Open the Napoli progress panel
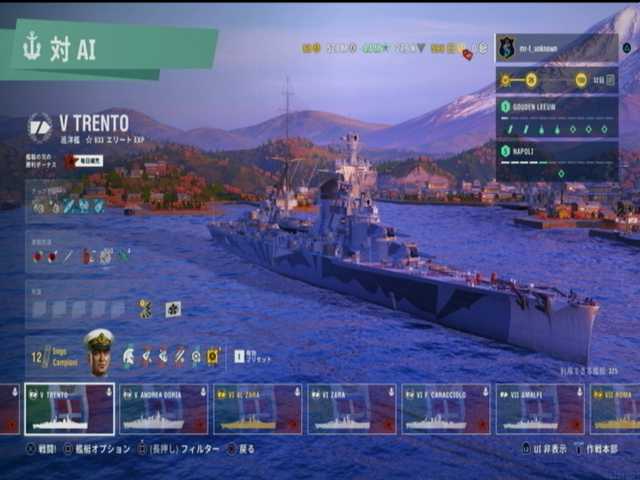The height and width of the screenshot is (480, 640). 555,160
